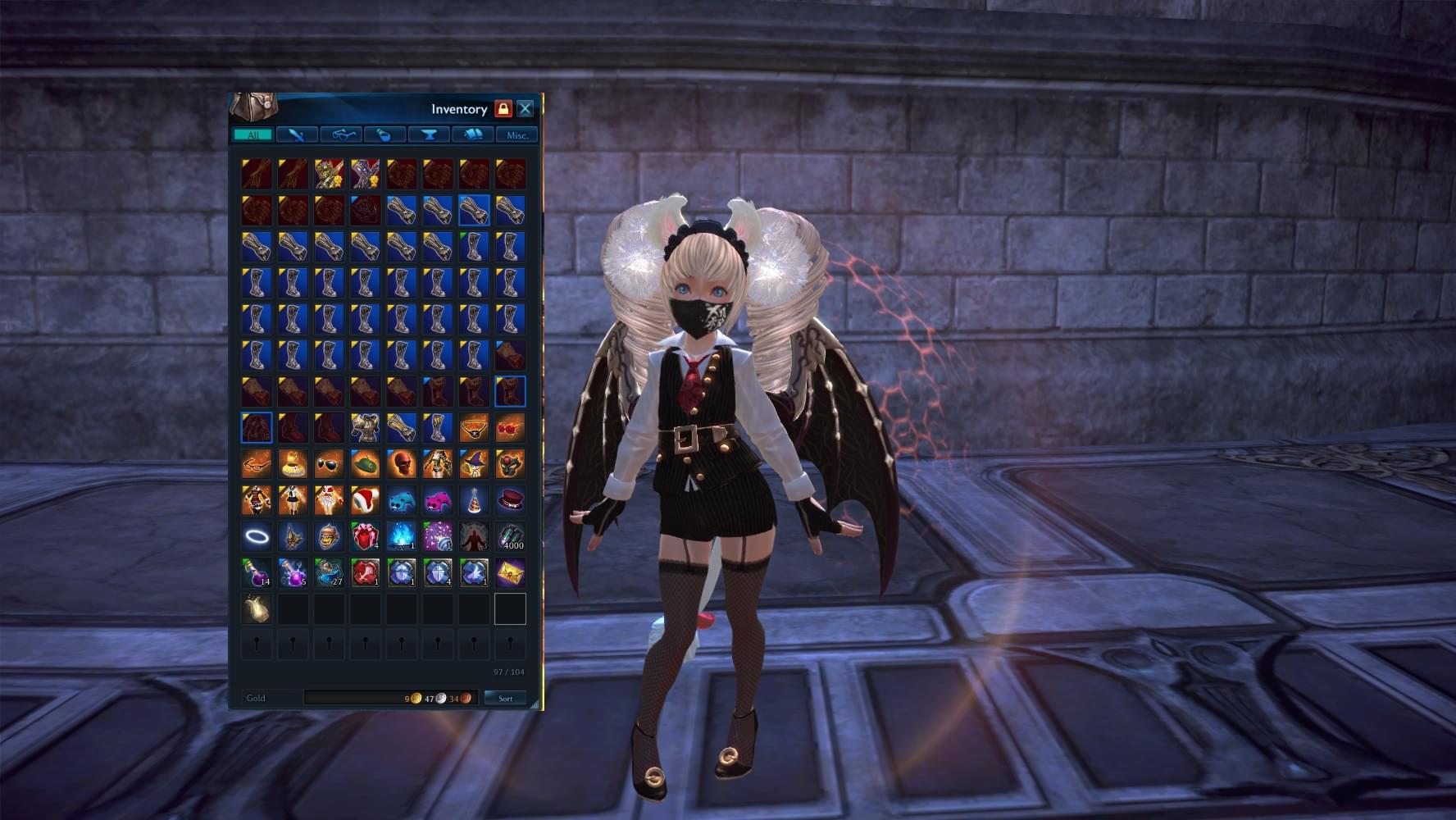The height and width of the screenshot is (820, 1456).
Task: Select the eyepatch accessory item
Action: point(473,427)
